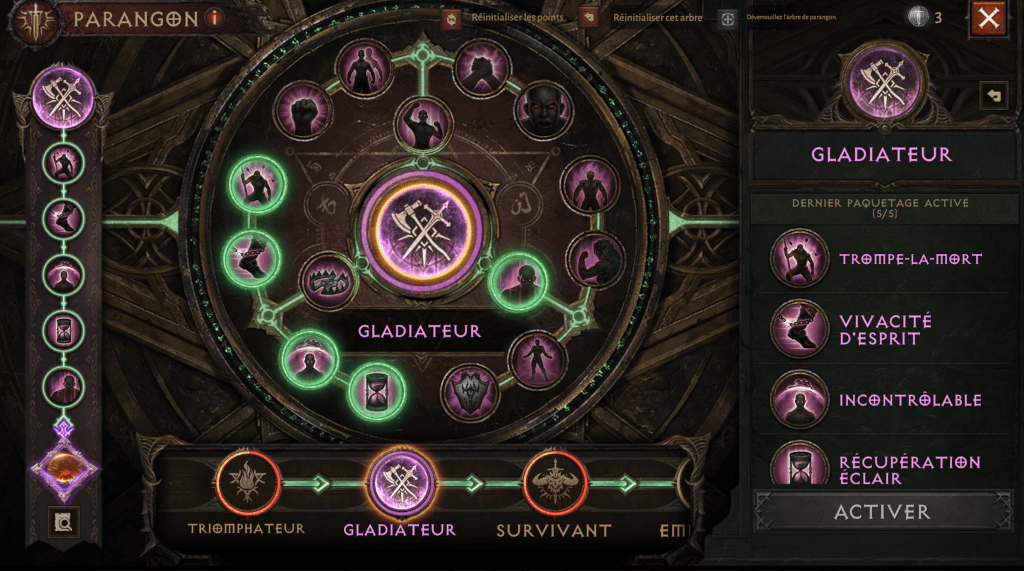
Task: Select Trompe-la-mort in the skill list
Action: (x=880, y=259)
